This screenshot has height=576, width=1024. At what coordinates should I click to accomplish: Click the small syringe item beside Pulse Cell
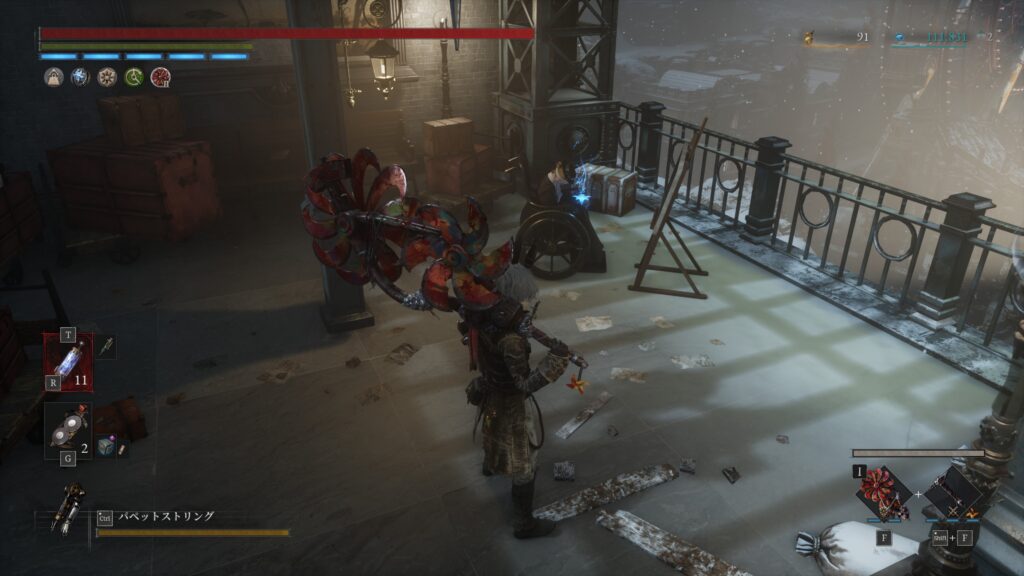(x=106, y=346)
